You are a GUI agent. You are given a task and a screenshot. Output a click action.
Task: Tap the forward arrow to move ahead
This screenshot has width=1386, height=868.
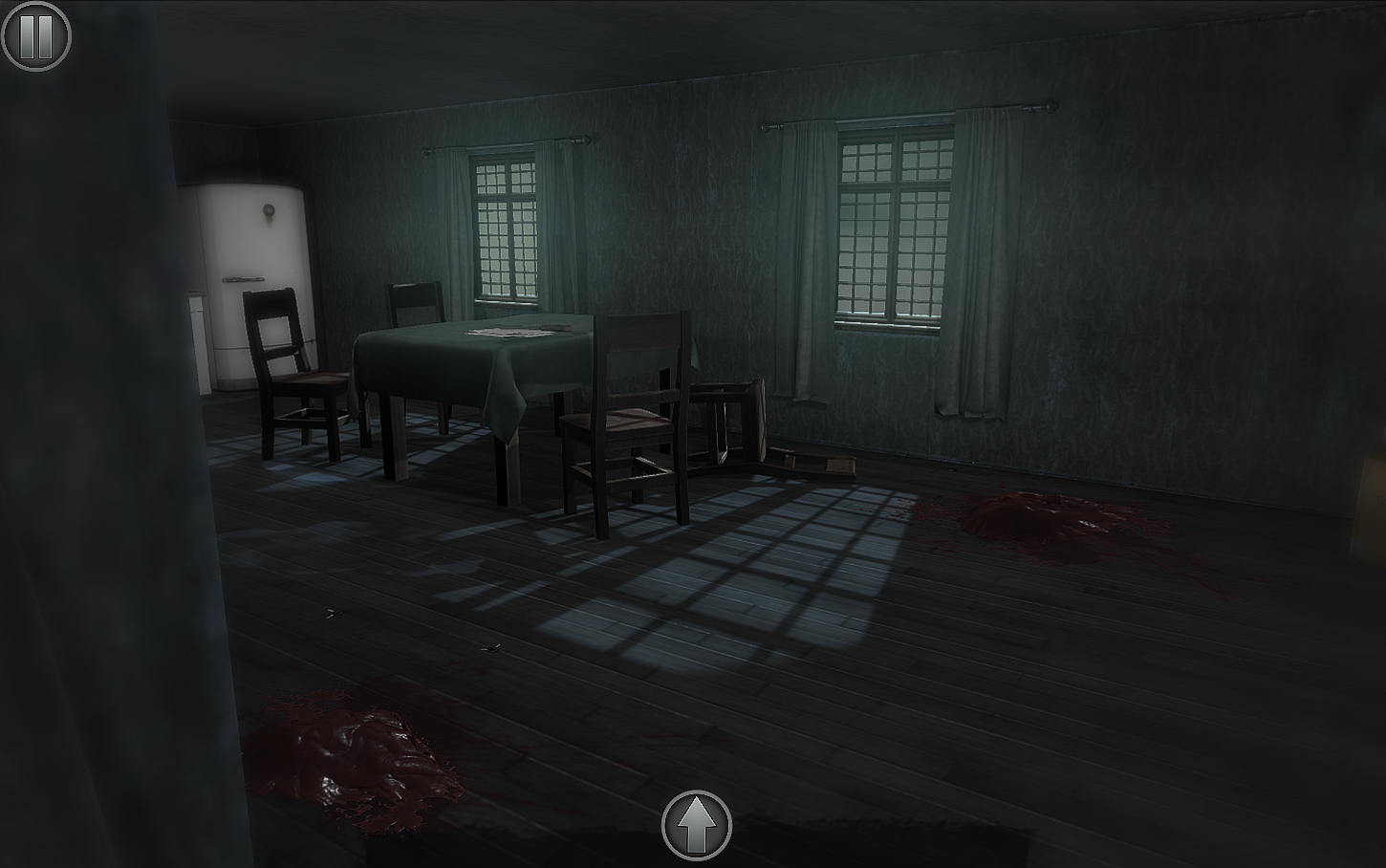[695, 824]
